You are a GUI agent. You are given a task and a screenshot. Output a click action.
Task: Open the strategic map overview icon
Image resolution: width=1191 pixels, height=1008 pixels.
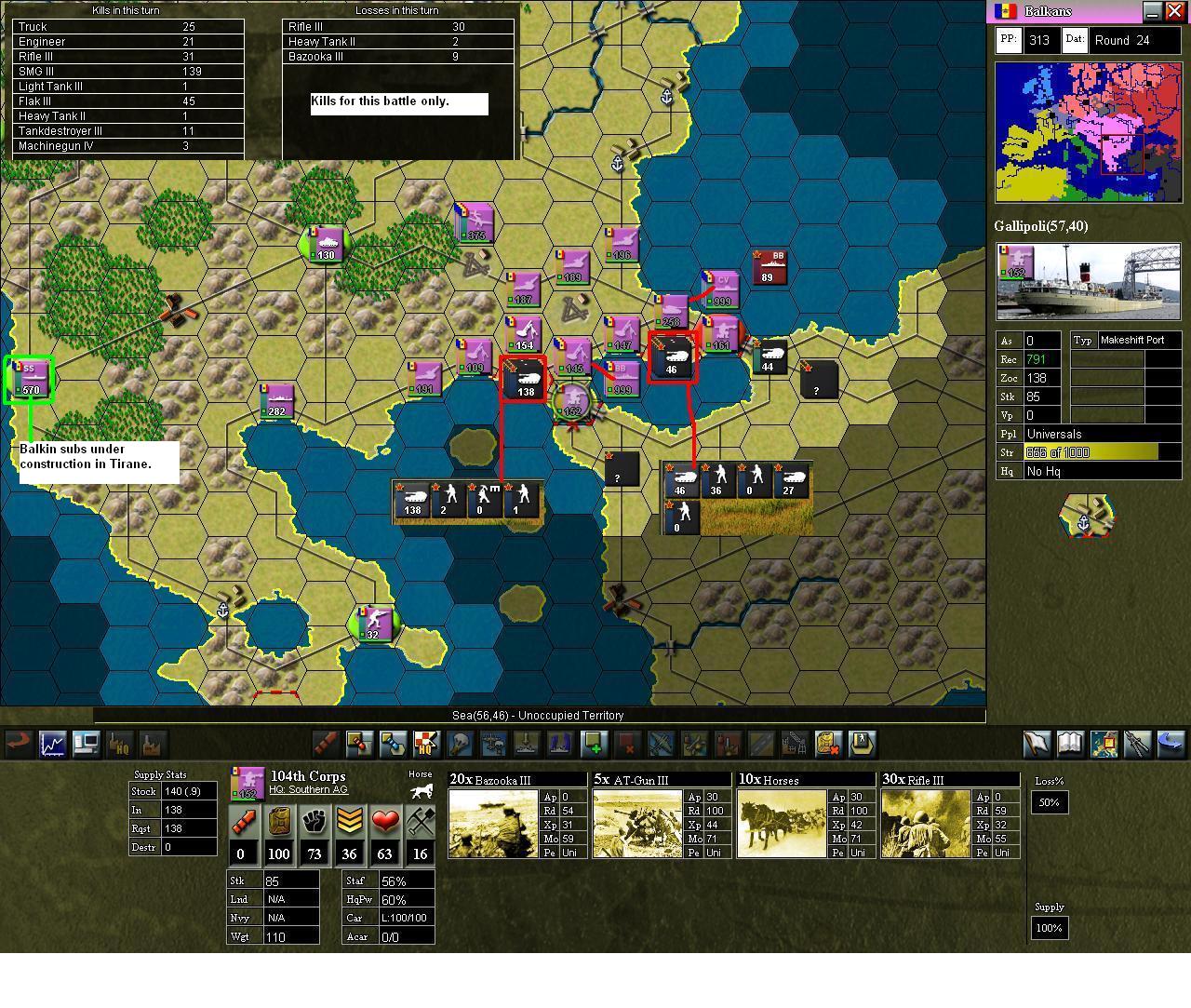[1103, 745]
